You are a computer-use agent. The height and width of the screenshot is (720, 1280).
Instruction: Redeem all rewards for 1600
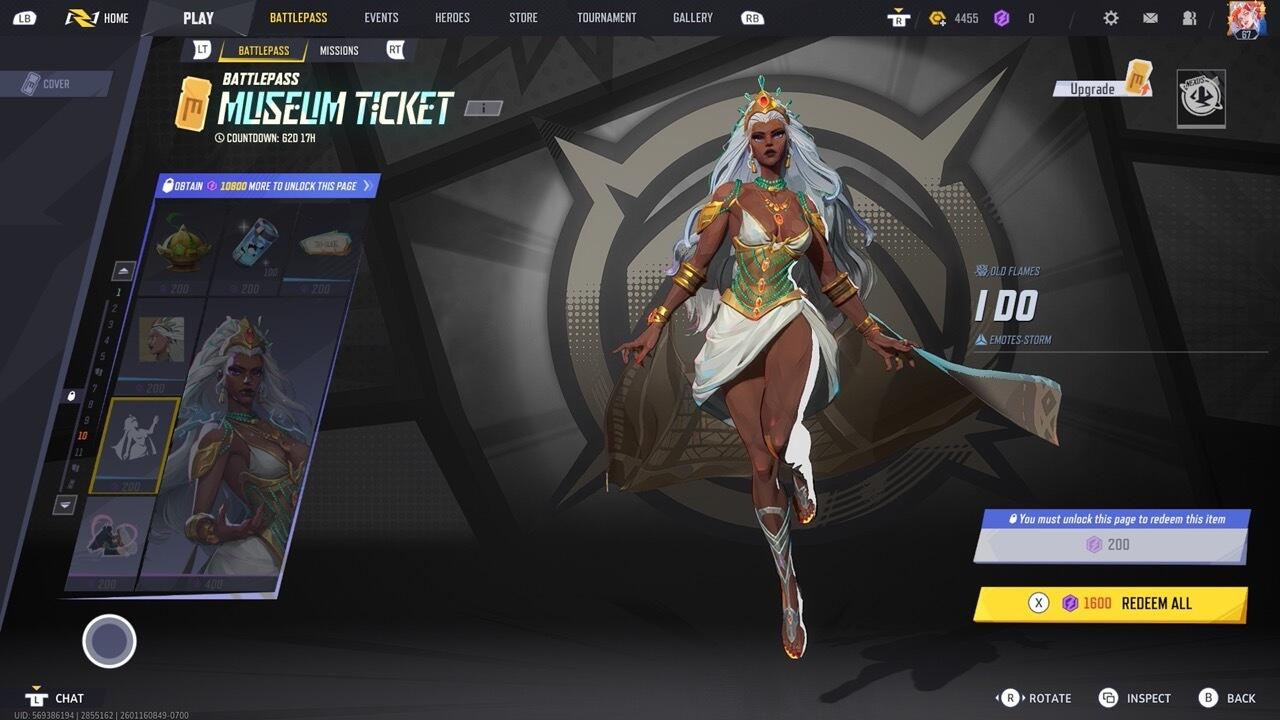coord(1110,603)
